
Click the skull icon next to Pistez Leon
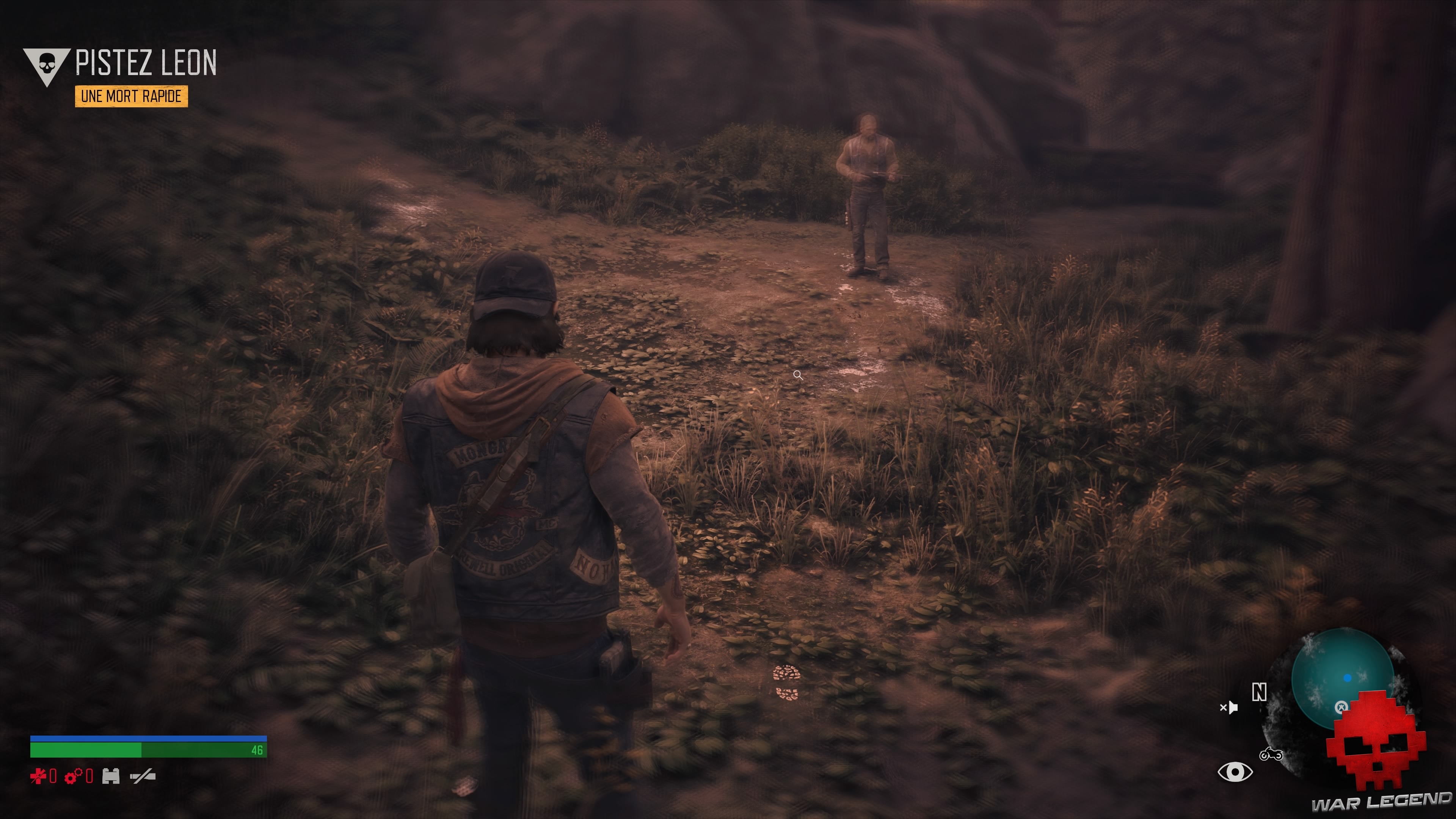click(47, 62)
